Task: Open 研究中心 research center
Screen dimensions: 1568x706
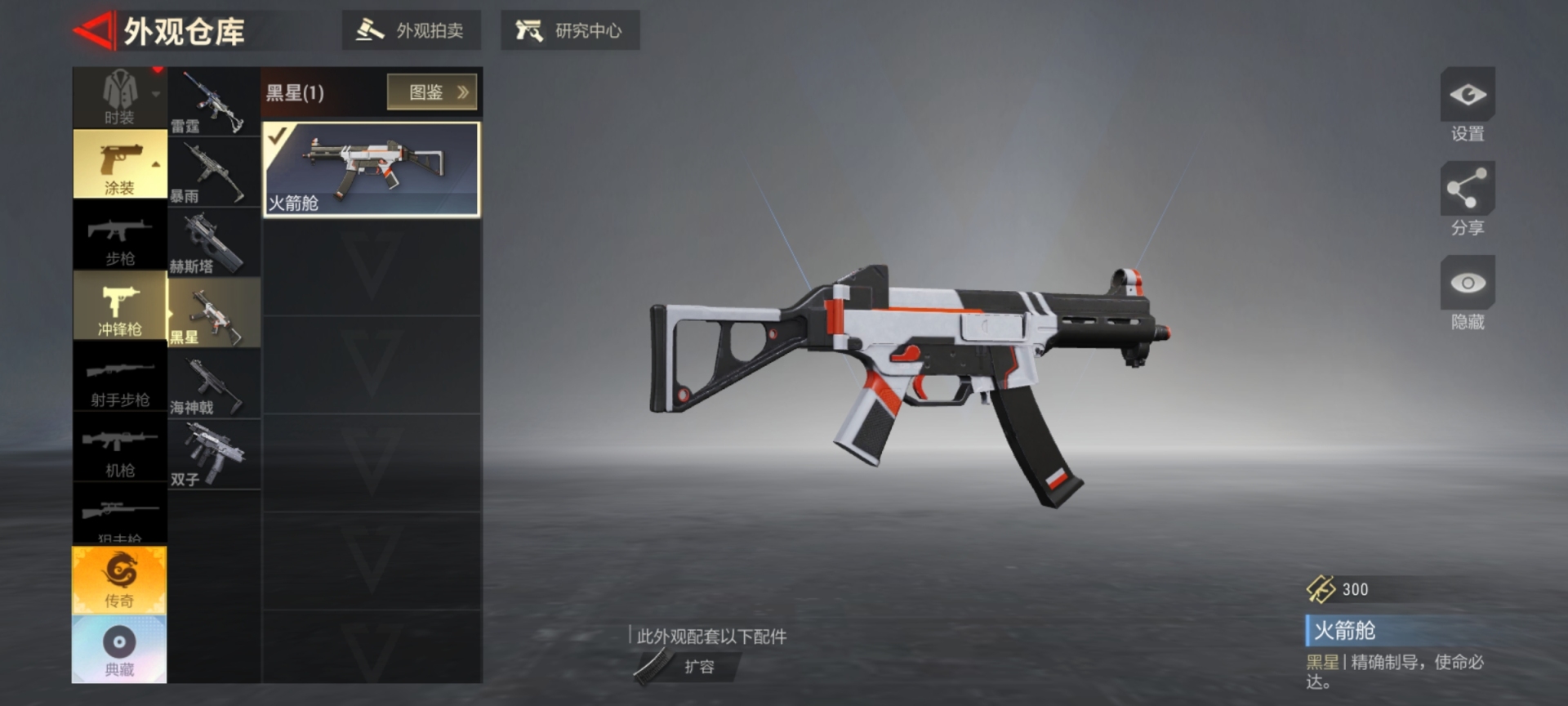Action: tap(569, 31)
